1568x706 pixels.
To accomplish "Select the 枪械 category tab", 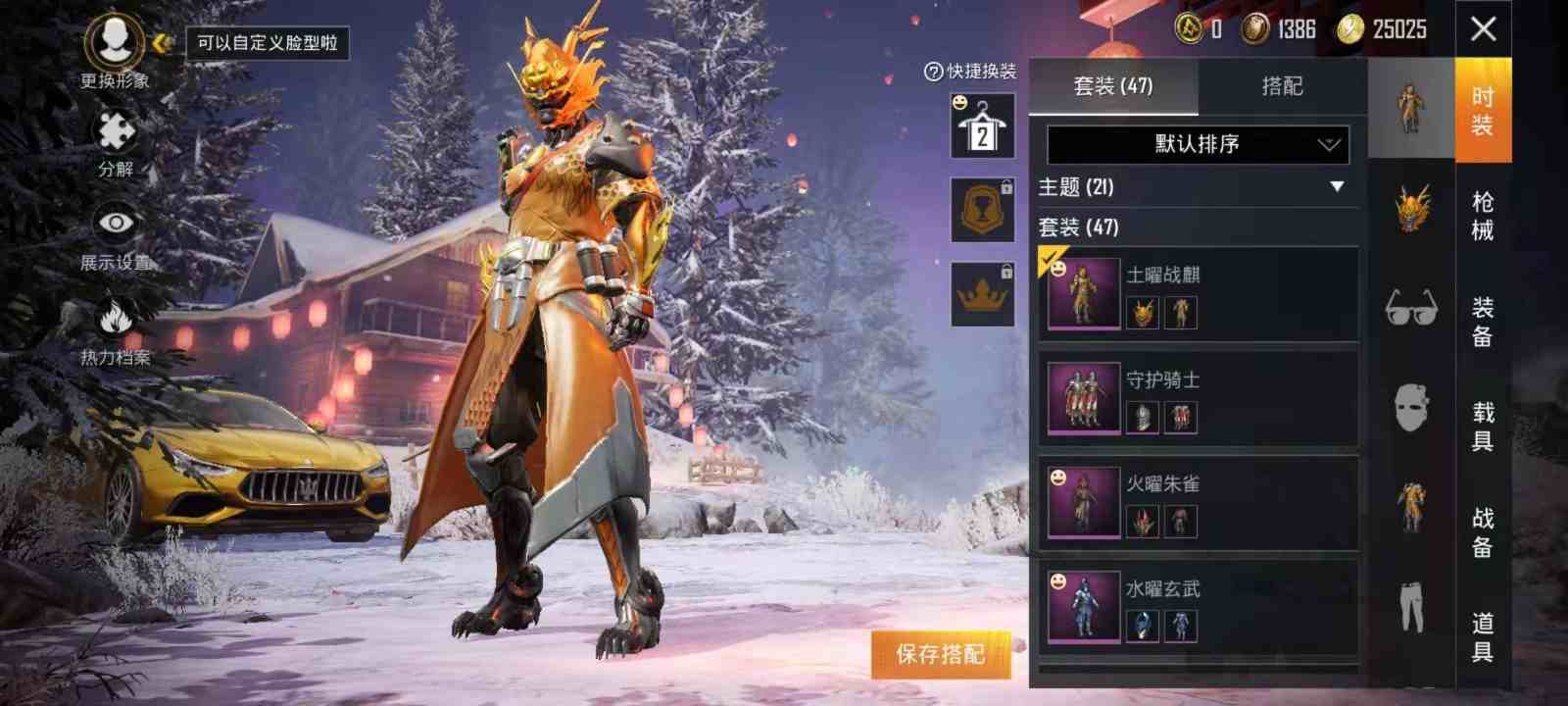I will click(1483, 216).
